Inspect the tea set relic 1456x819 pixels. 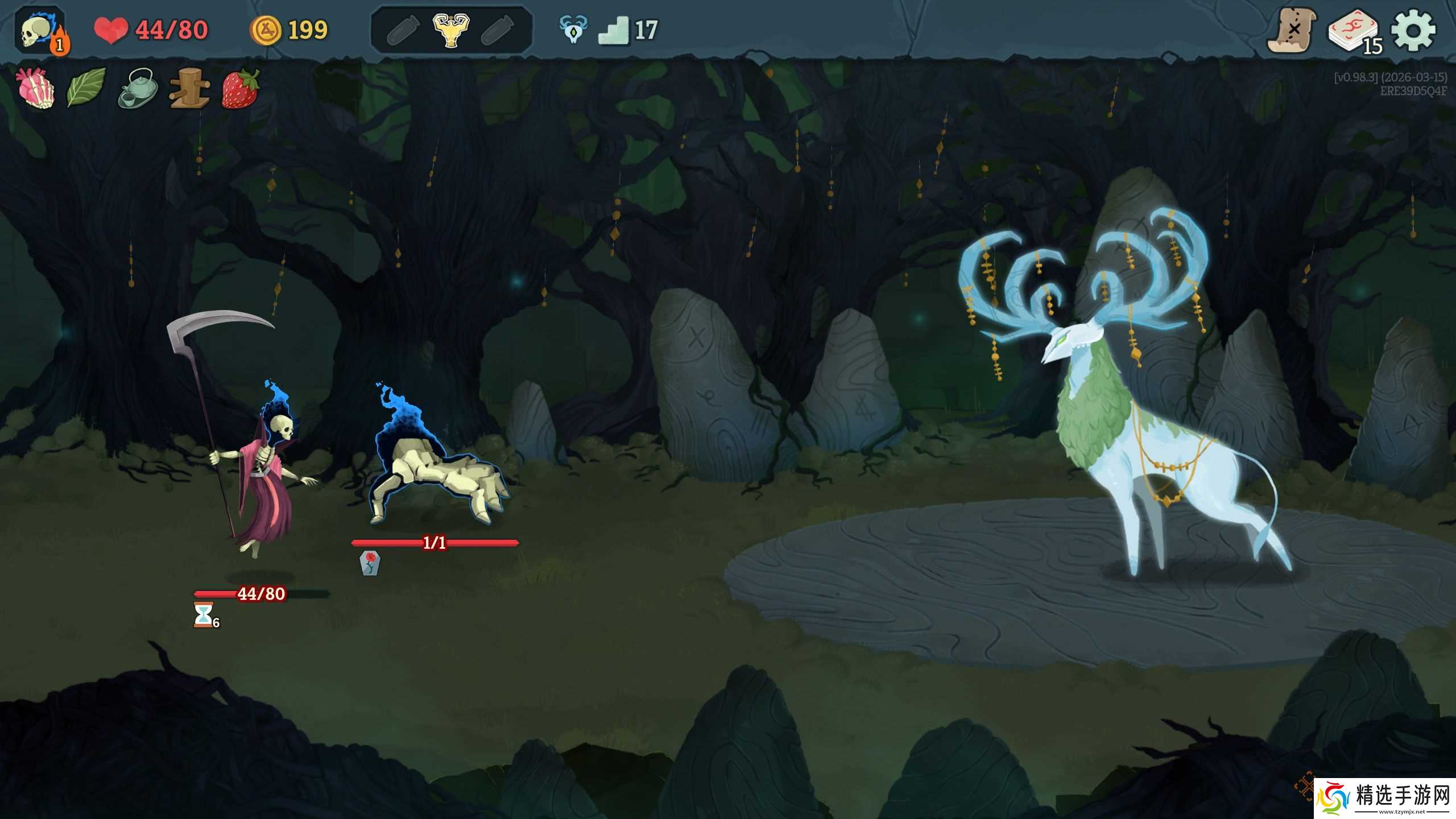[x=138, y=88]
